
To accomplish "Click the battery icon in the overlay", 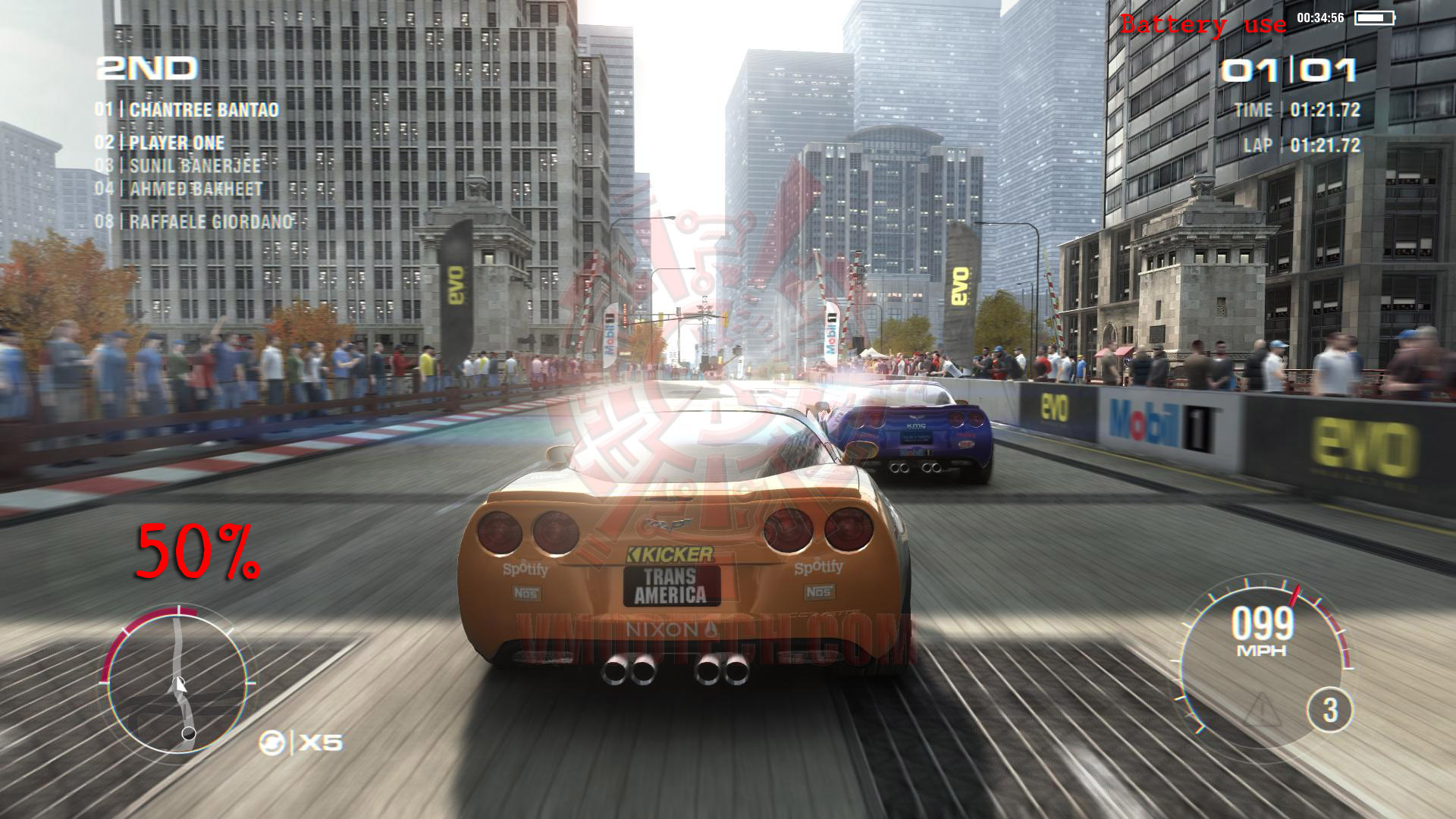I will pos(1374,17).
